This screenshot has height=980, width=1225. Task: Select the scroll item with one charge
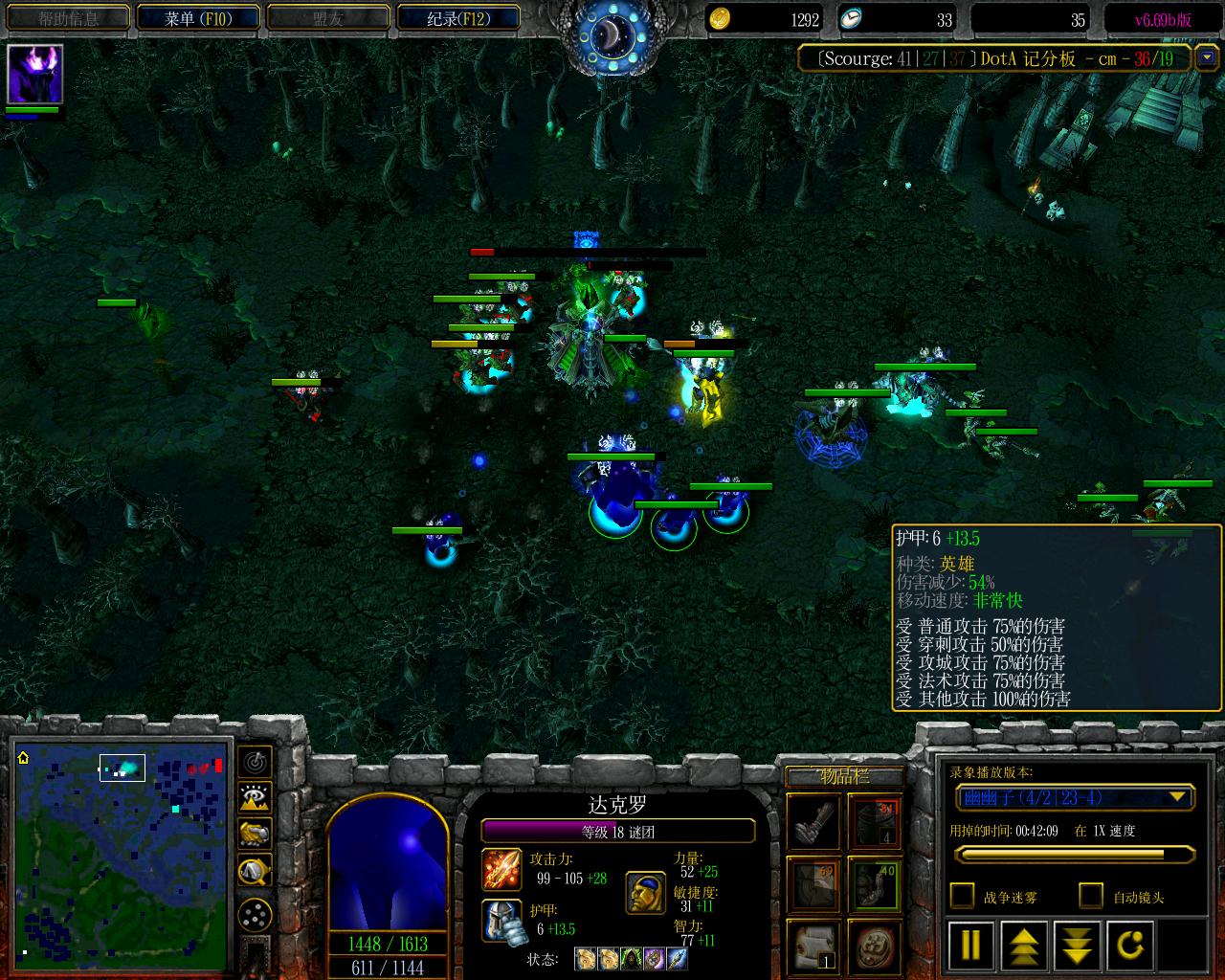tap(813, 945)
